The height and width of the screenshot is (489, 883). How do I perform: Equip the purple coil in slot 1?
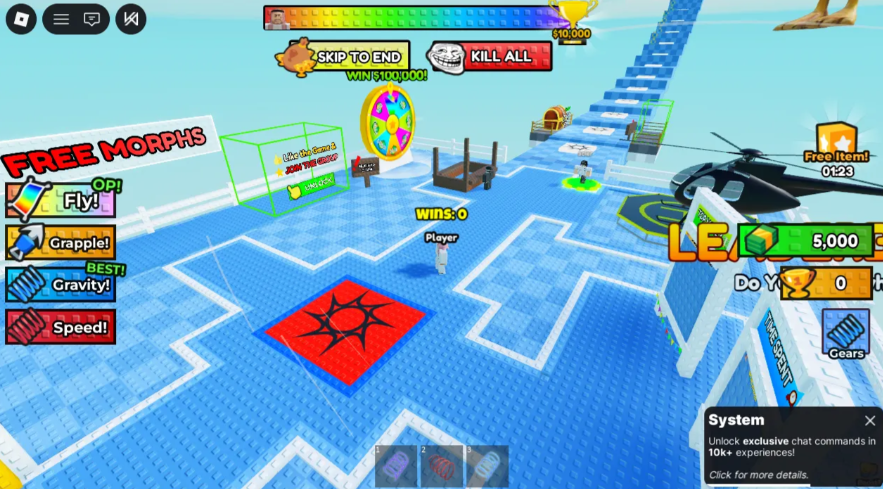click(396, 466)
